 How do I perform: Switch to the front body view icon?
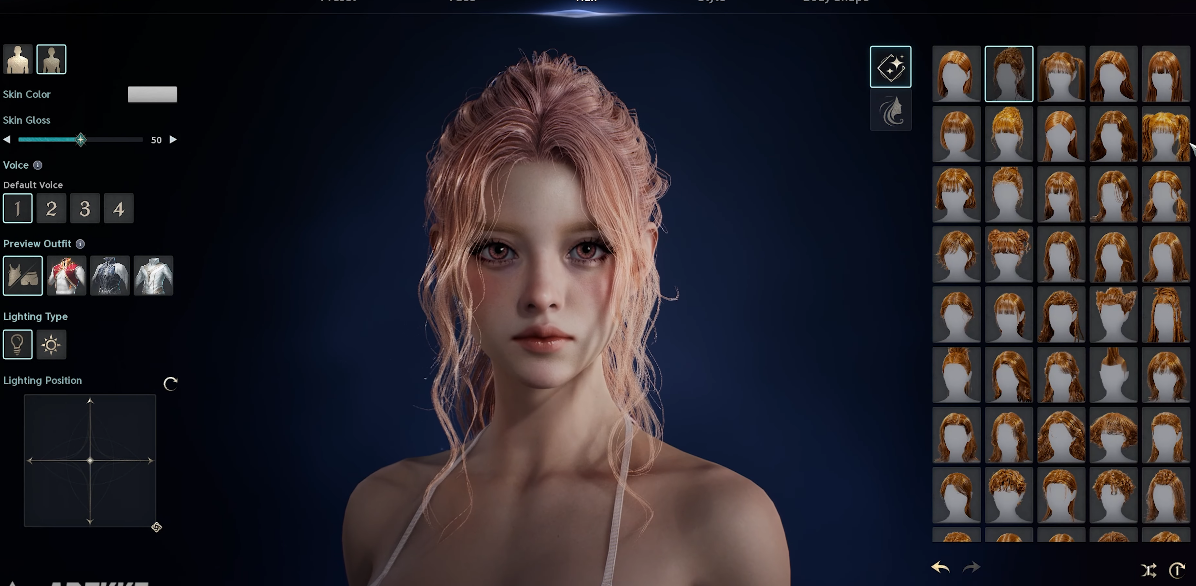18,60
